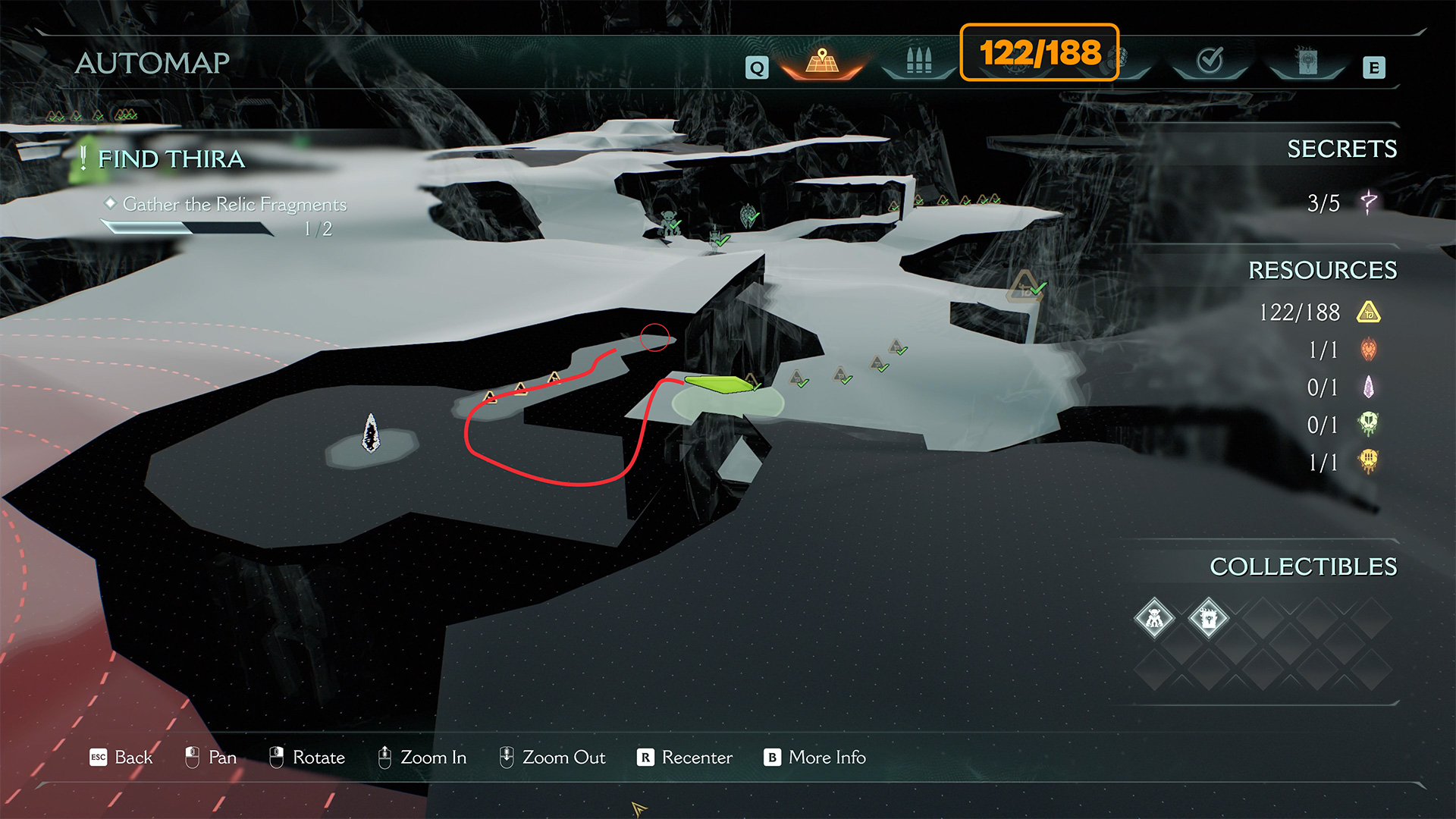Switch to the bullets arsenal tab
Screen dimensions: 1456x819
[x=918, y=61]
